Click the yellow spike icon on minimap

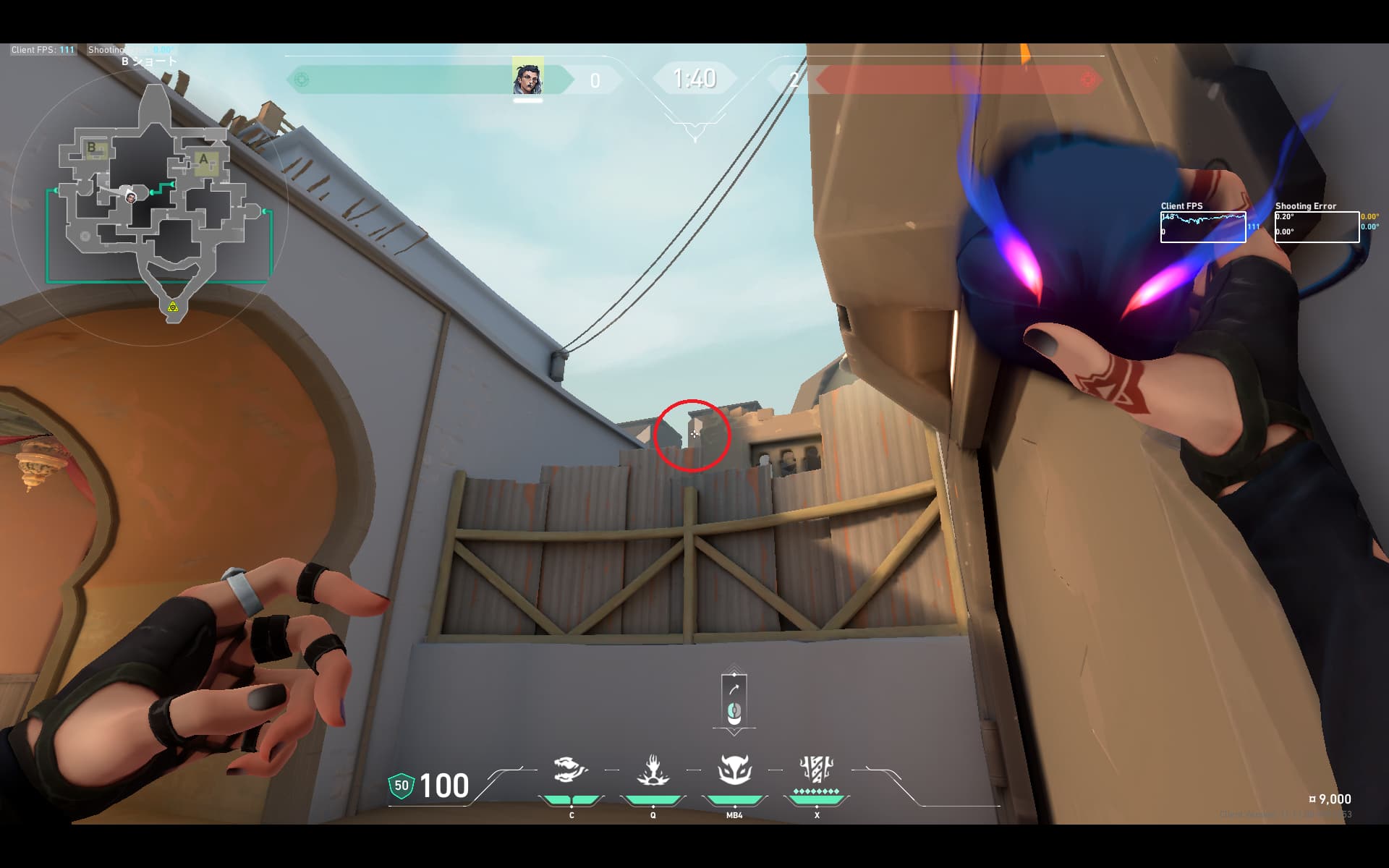point(173,307)
